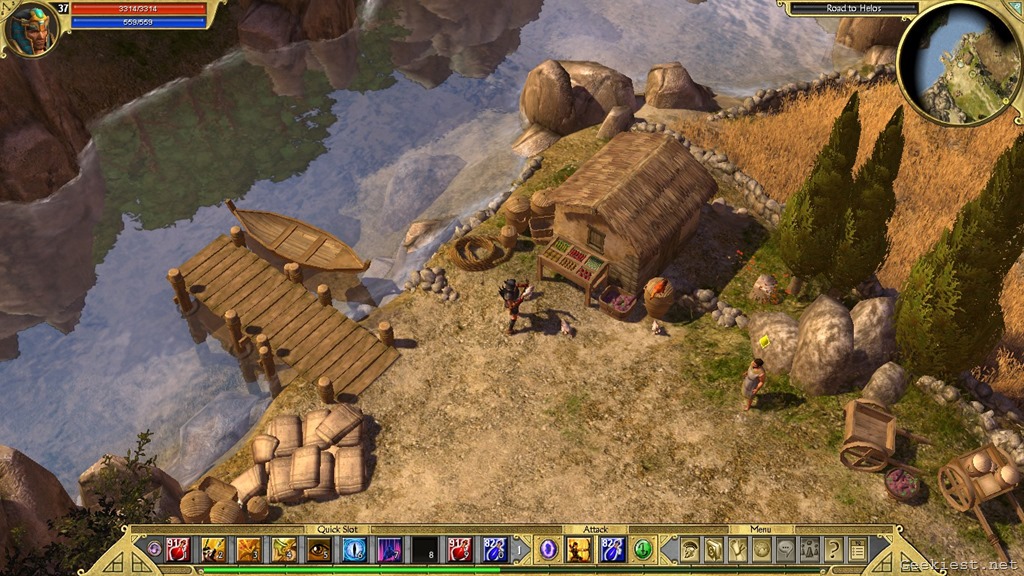
Task: Cast the golden skill in quick slot 4
Action: [284, 549]
